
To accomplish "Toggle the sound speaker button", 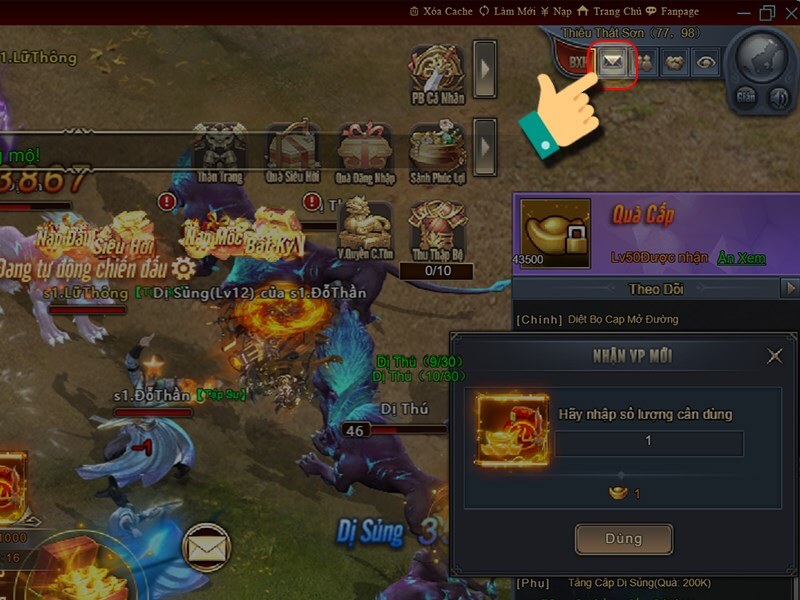I will point(778,97).
